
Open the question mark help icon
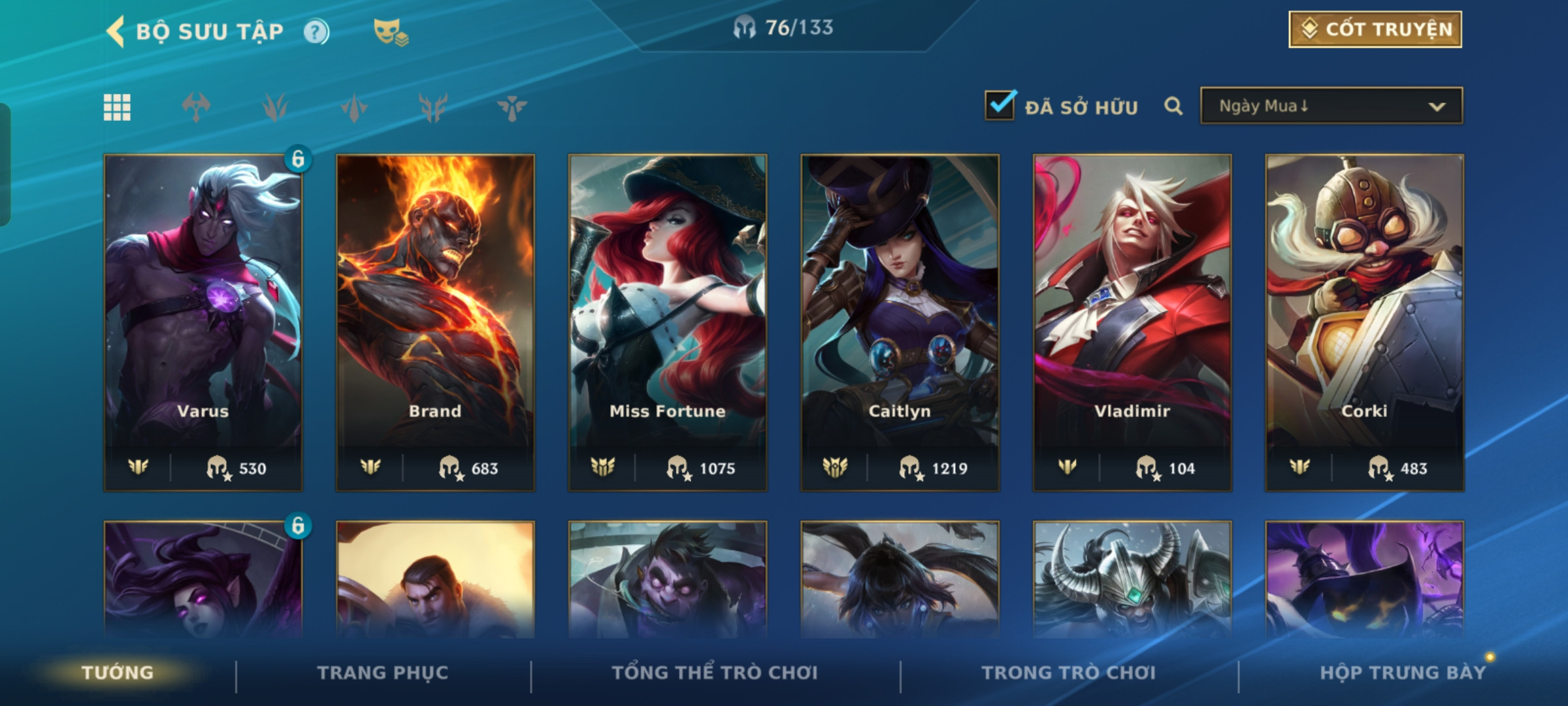(316, 32)
